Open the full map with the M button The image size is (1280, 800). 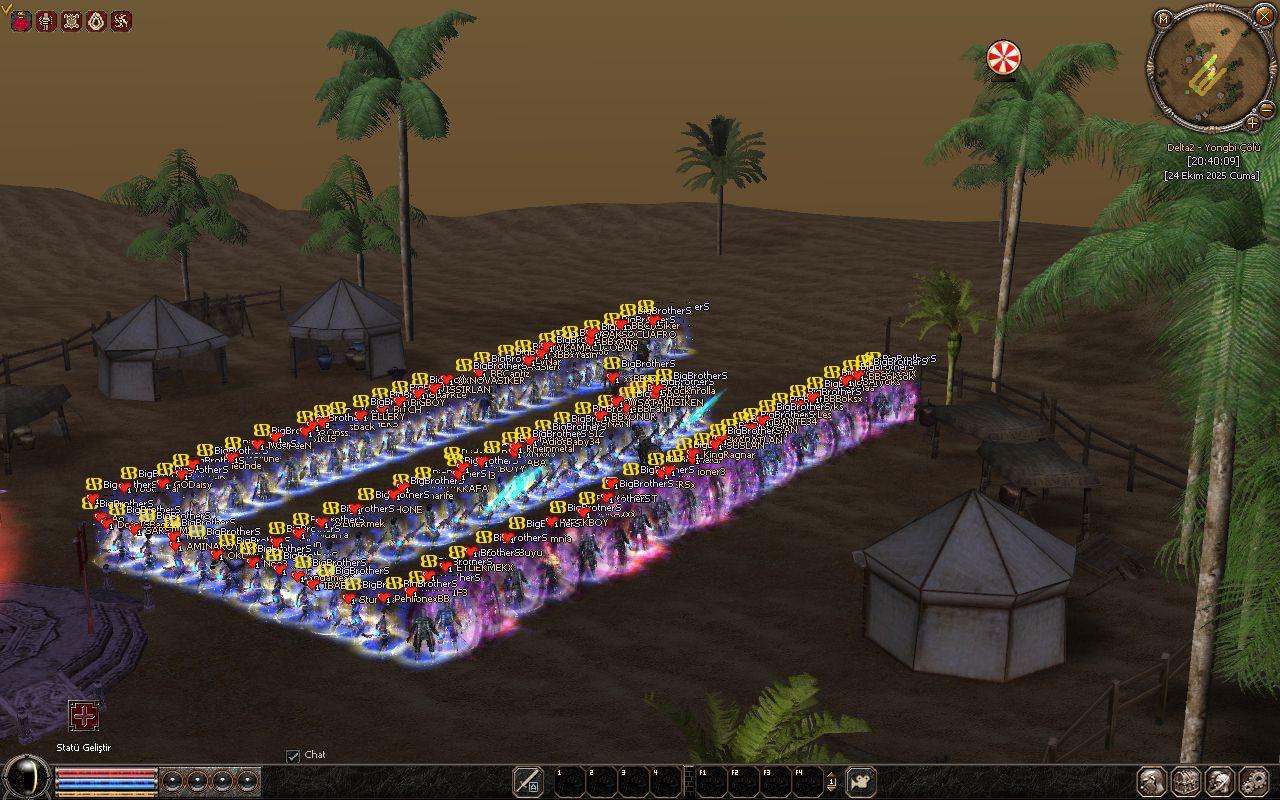pyautogui.click(x=1163, y=19)
